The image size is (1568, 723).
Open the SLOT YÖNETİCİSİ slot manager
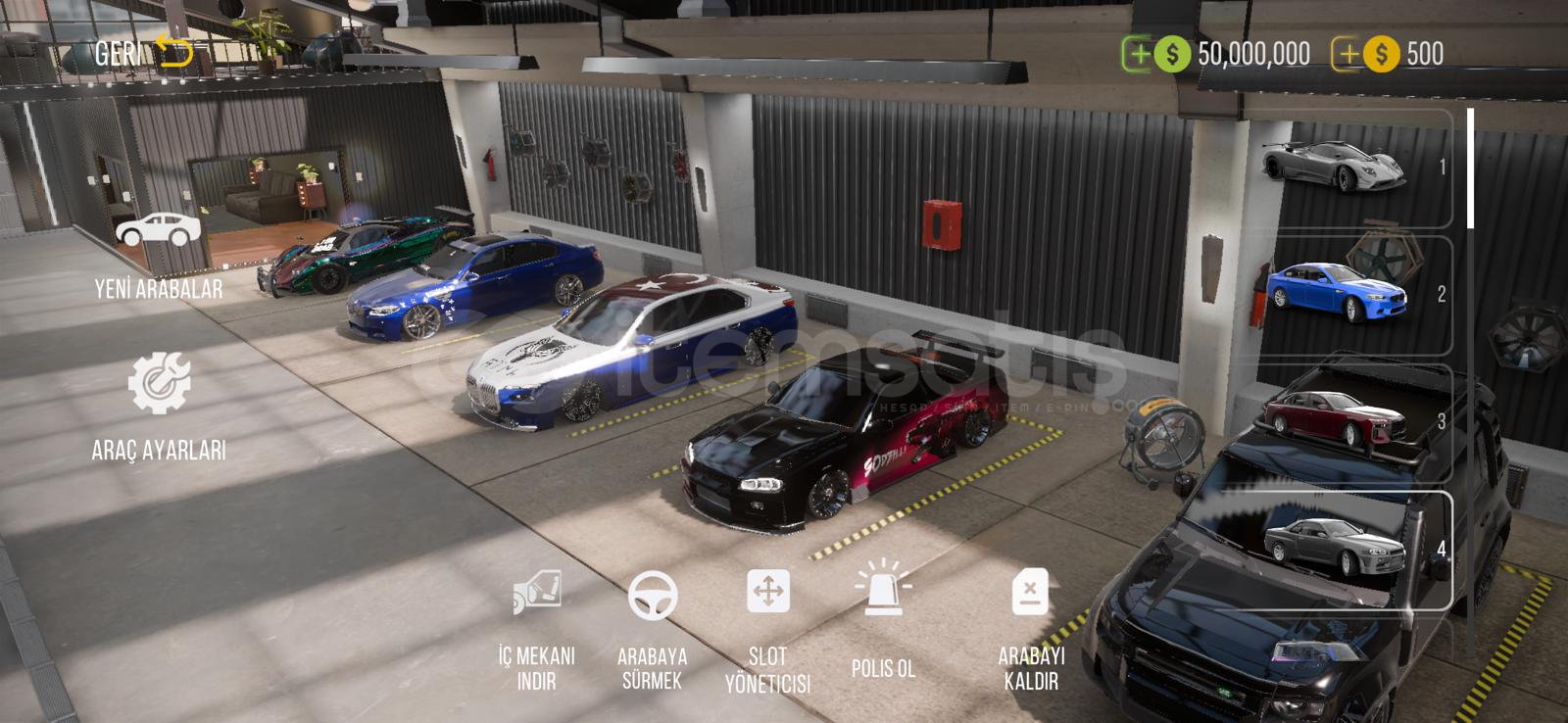tap(767, 629)
